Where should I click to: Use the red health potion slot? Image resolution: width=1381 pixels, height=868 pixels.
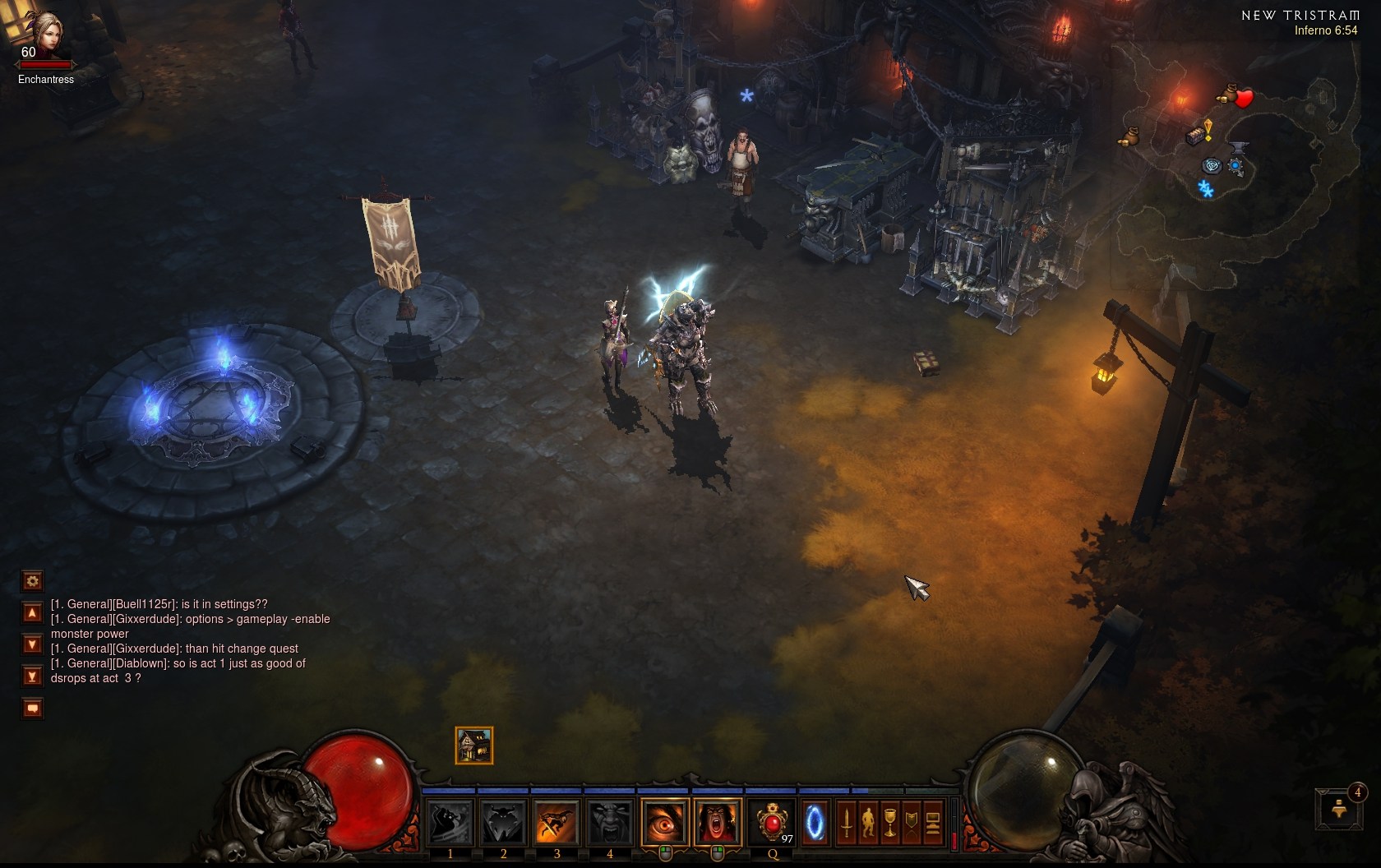(772, 822)
